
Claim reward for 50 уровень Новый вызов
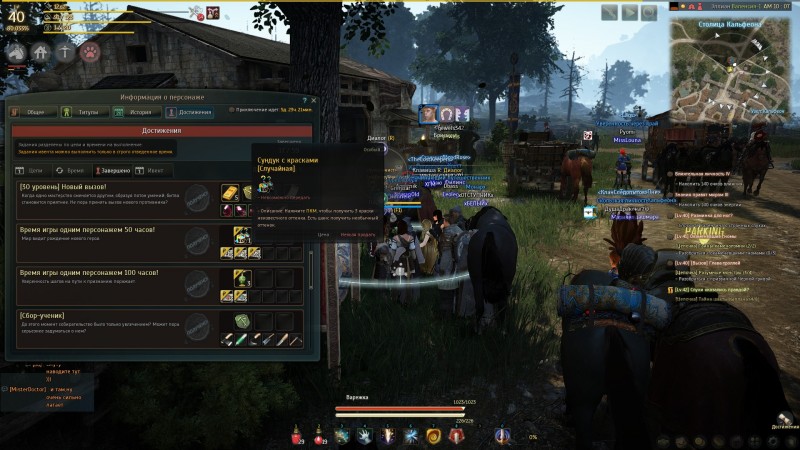pos(198,199)
